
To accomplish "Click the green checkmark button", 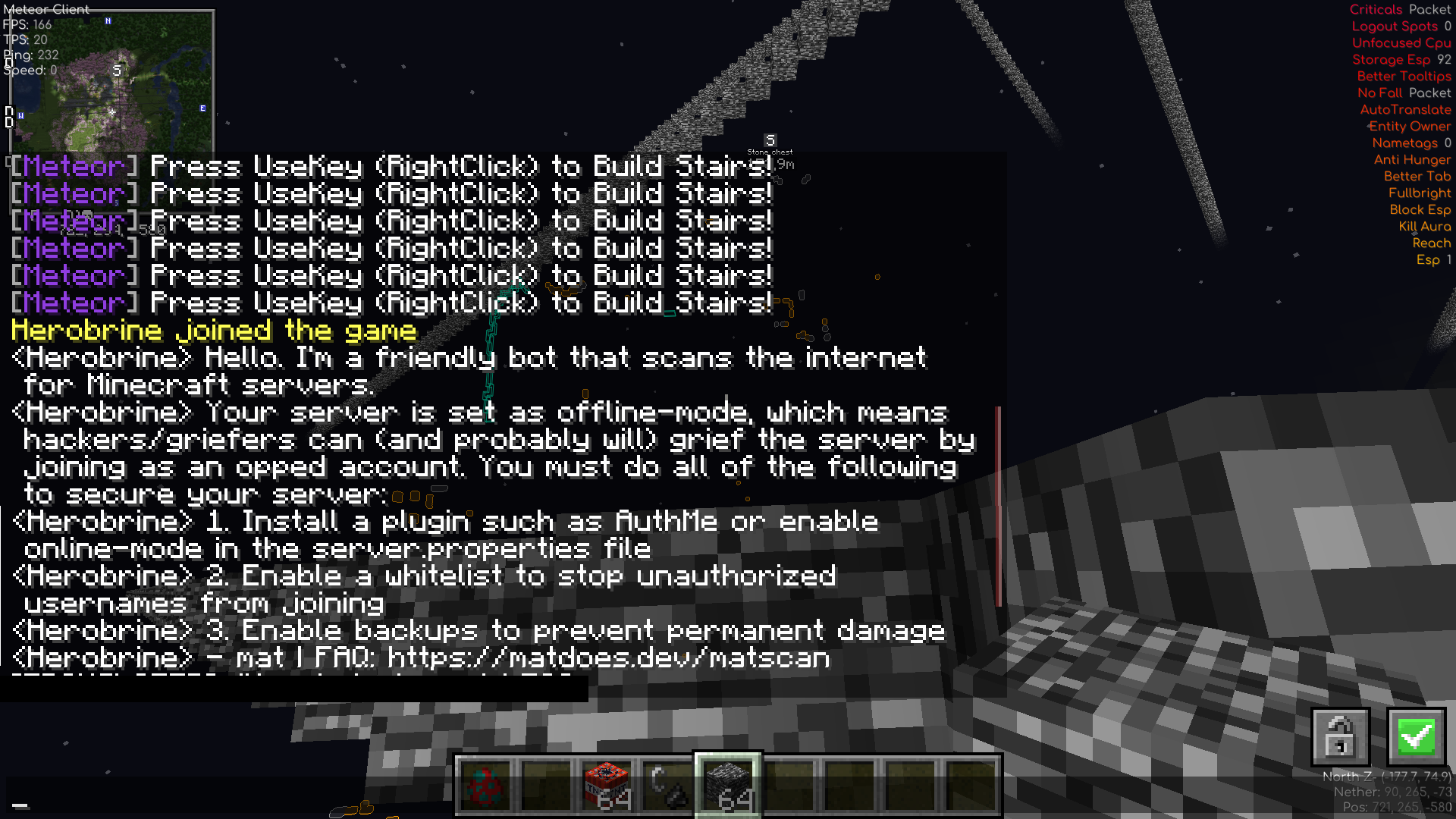I will 1416,736.
